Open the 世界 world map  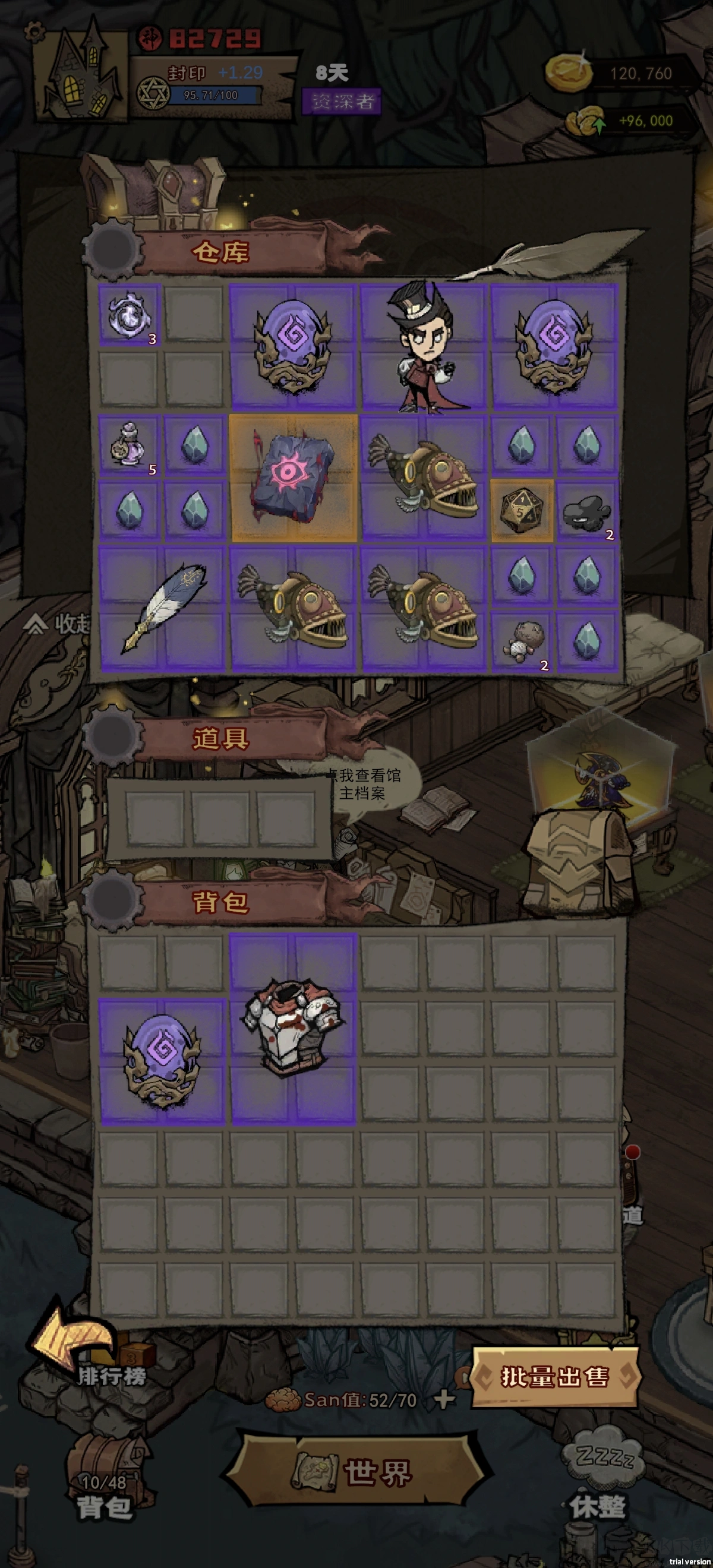click(x=358, y=1473)
